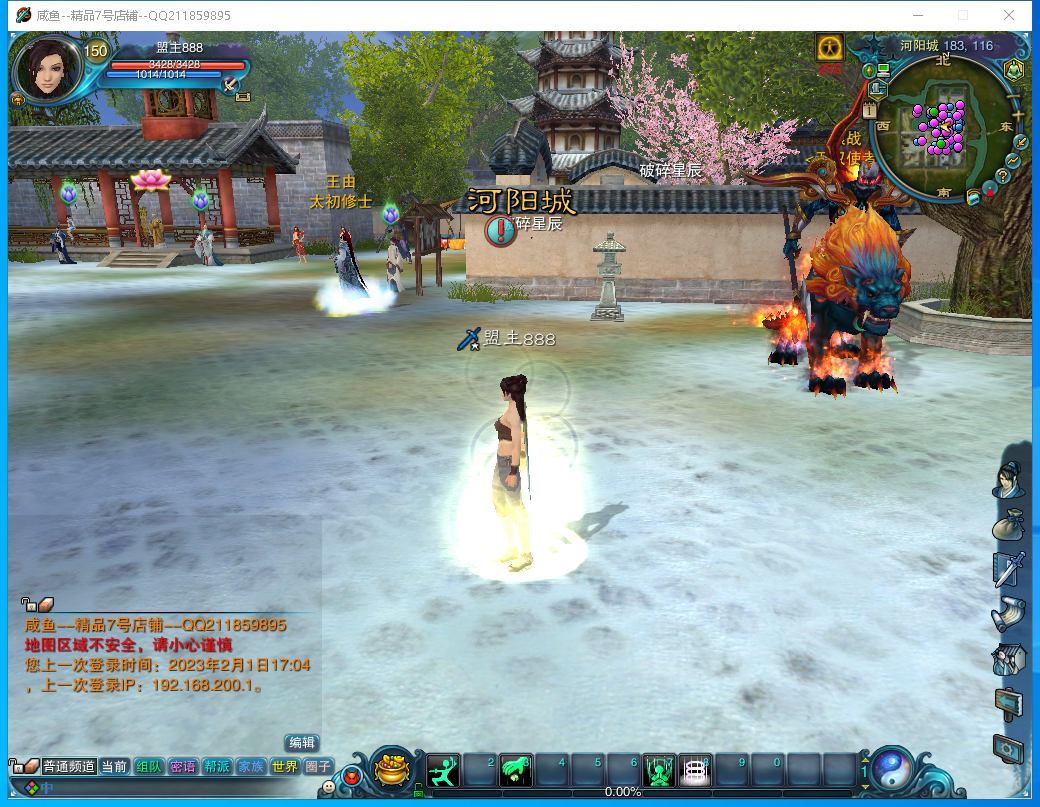
Task: Select the 圈子 circle chat tab
Action: coord(318,766)
